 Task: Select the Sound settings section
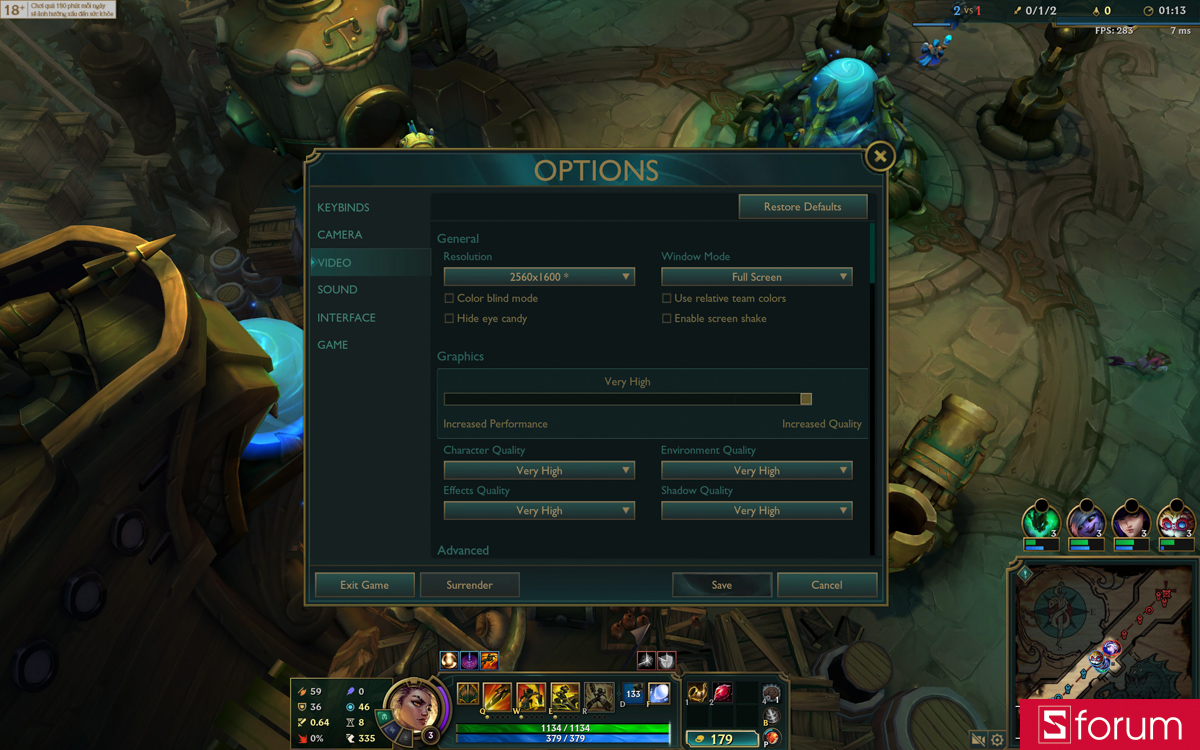tap(337, 290)
